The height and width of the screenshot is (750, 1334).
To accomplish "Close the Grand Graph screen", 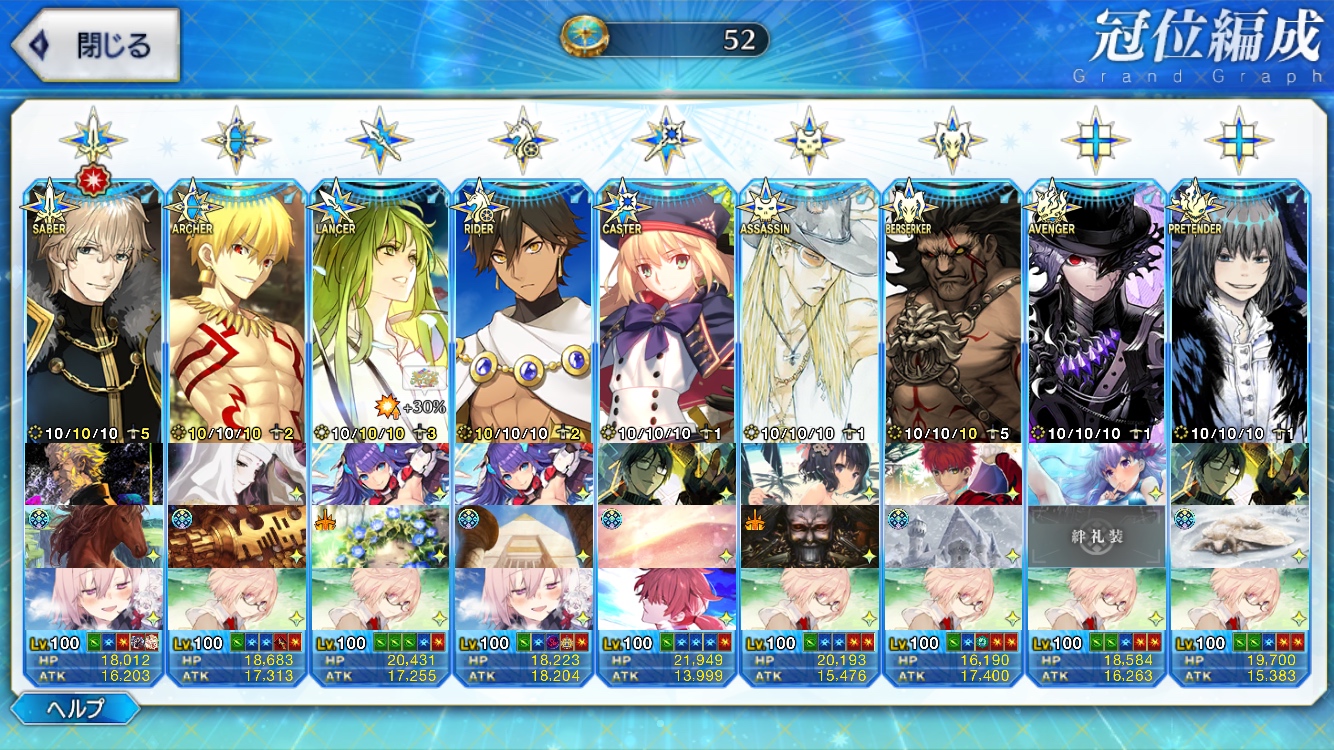I will pos(95,45).
